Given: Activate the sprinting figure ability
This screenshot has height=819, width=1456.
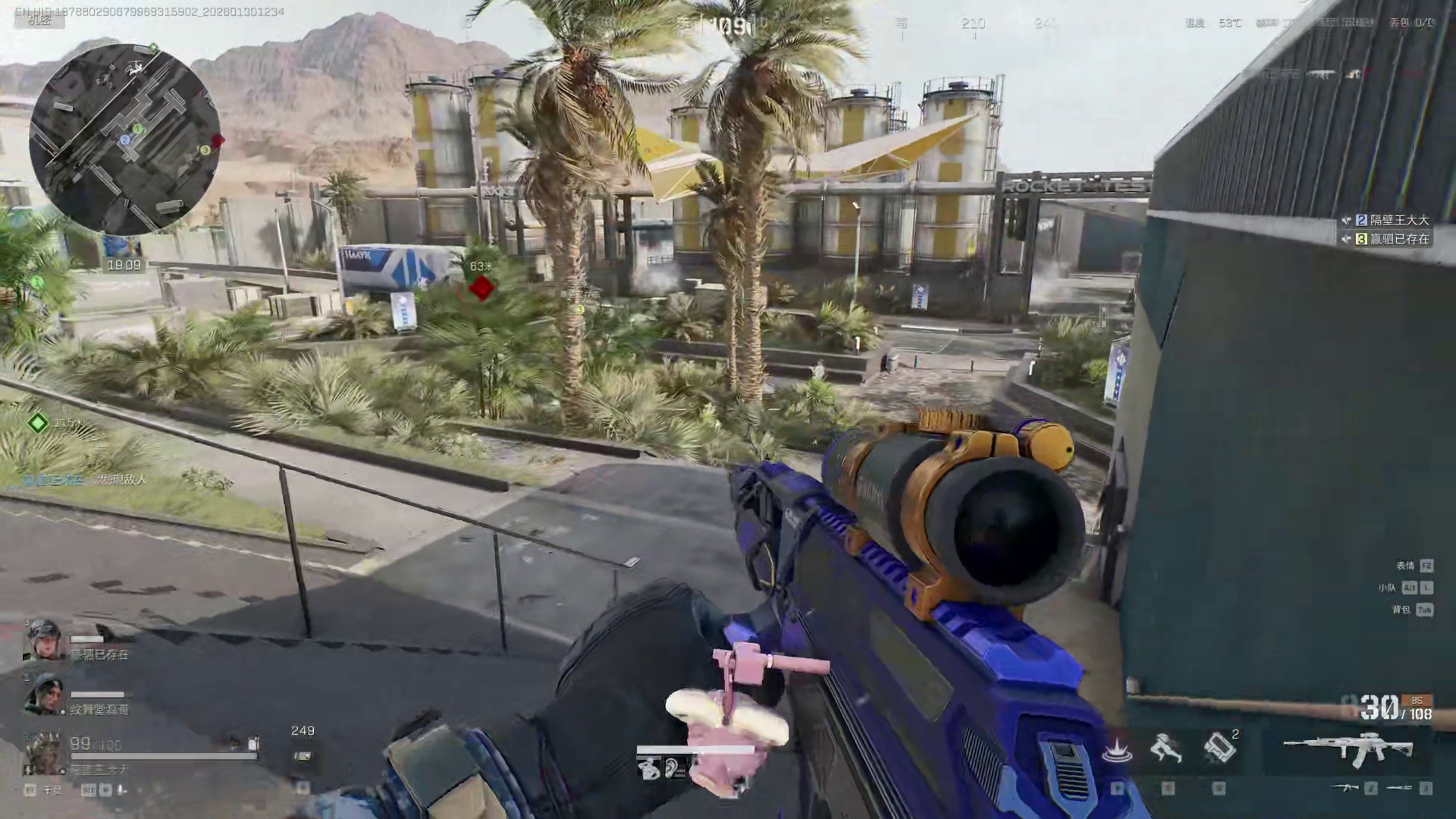Looking at the screenshot, I should (1166, 749).
